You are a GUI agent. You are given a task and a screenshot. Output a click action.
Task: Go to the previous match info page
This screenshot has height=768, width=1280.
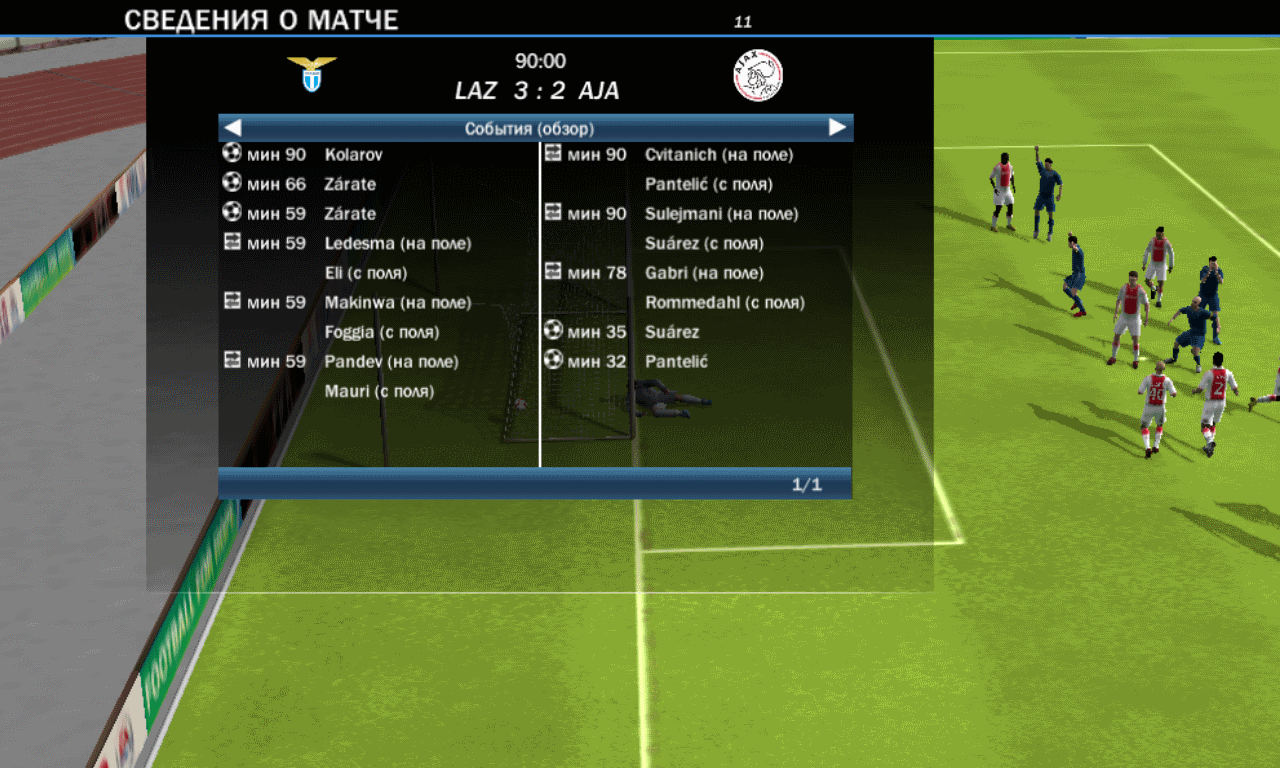click(233, 128)
